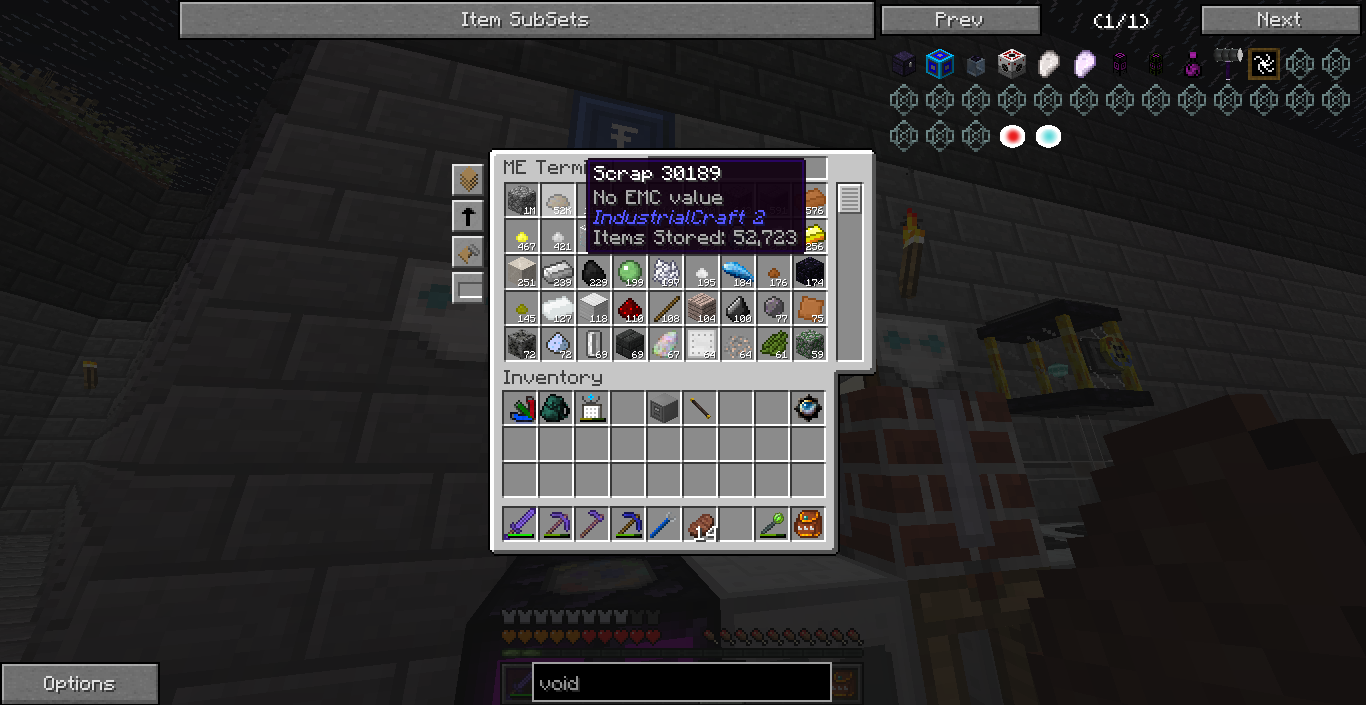Image resolution: width=1366 pixels, height=705 pixels.
Task: Take the green slimeball stack from terminal
Action: [629, 272]
